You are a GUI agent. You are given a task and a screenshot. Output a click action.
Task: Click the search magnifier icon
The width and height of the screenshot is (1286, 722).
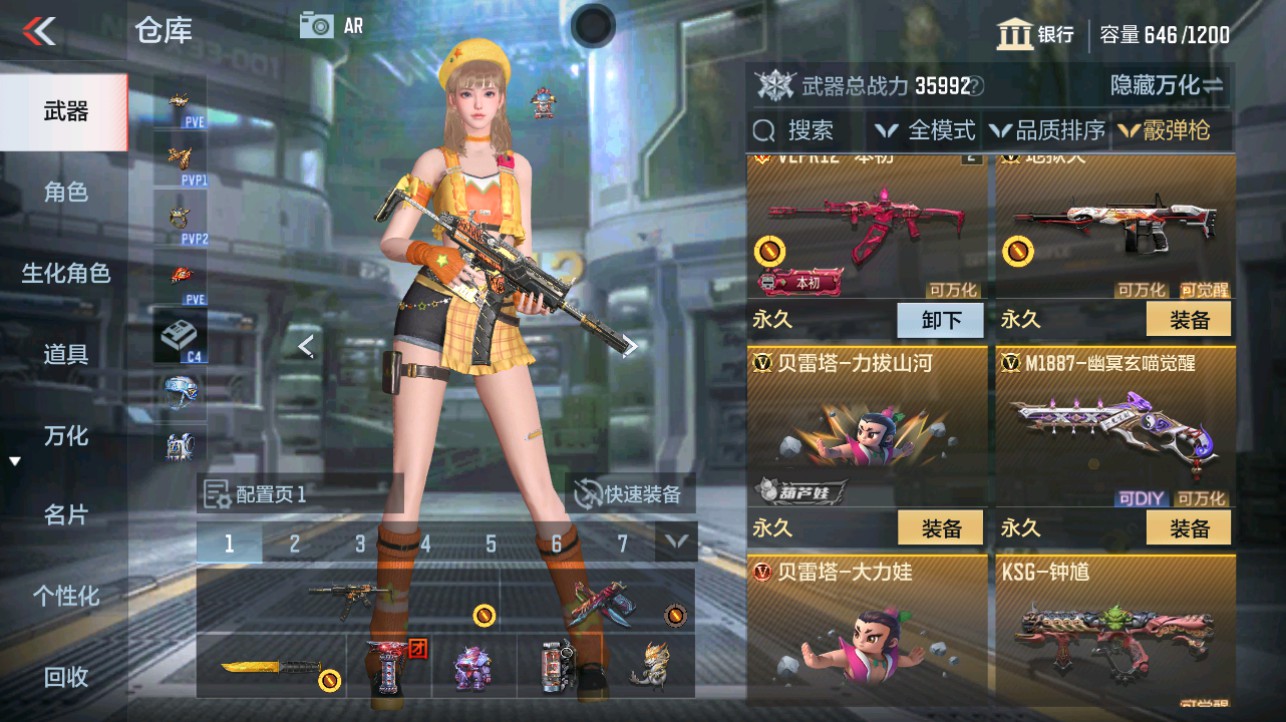pyautogui.click(x=766, y=131)
